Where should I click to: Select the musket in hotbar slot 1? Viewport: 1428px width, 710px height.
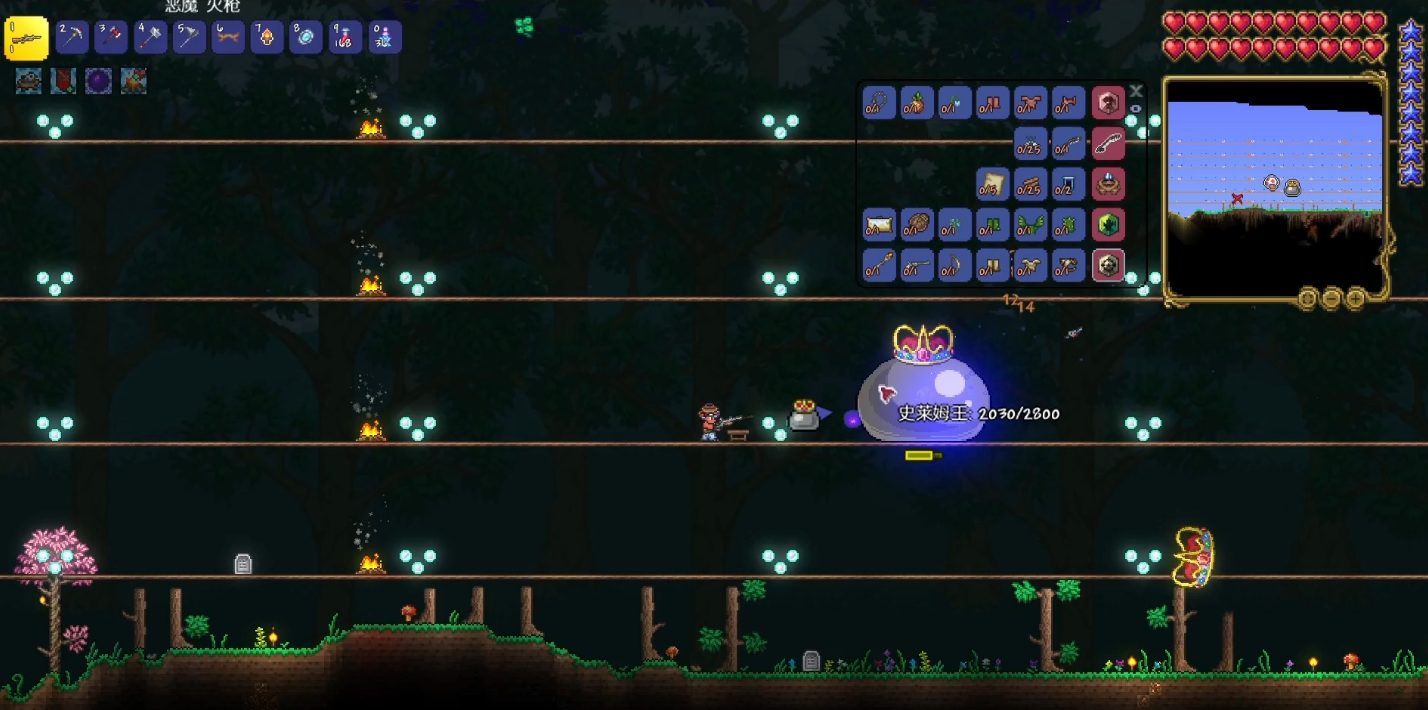[x=27, y=38]
